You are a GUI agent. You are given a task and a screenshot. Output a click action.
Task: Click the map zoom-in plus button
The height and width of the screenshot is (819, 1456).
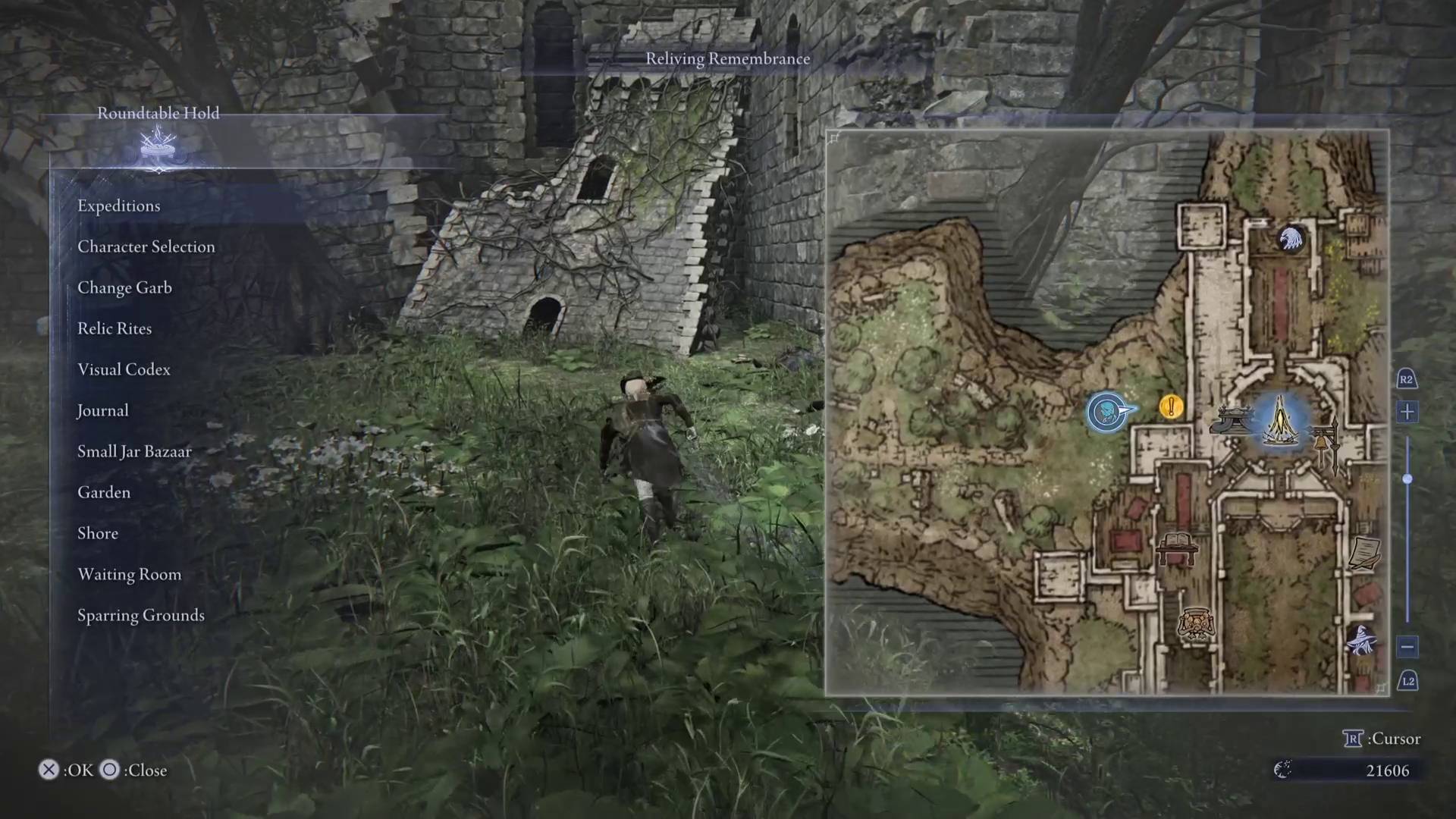pos(1407,412)
